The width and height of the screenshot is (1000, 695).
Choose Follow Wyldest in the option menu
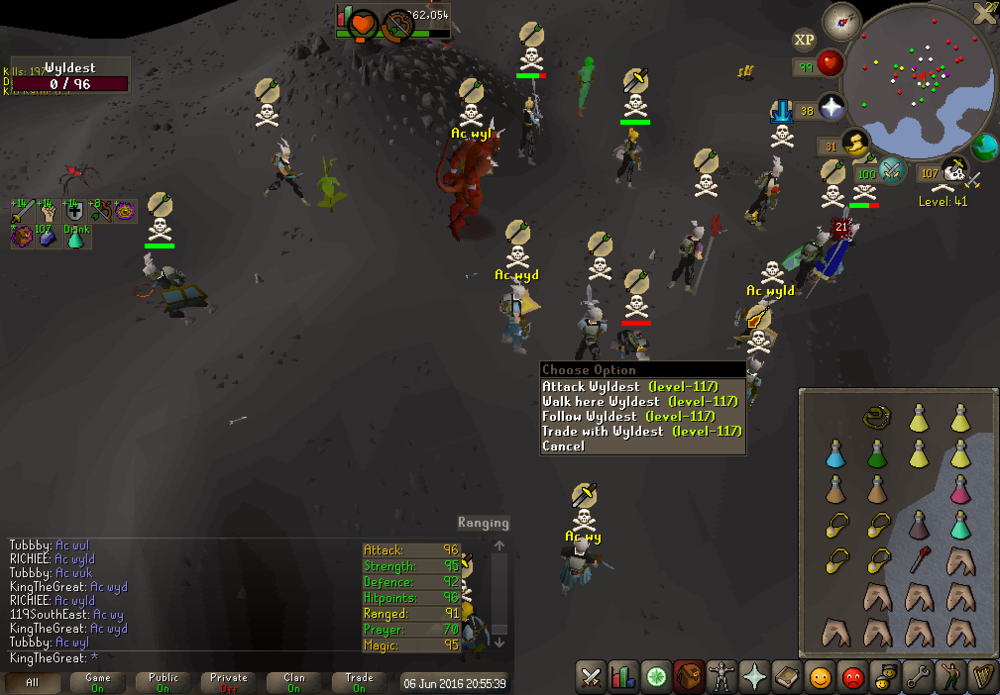click(589, 416)
